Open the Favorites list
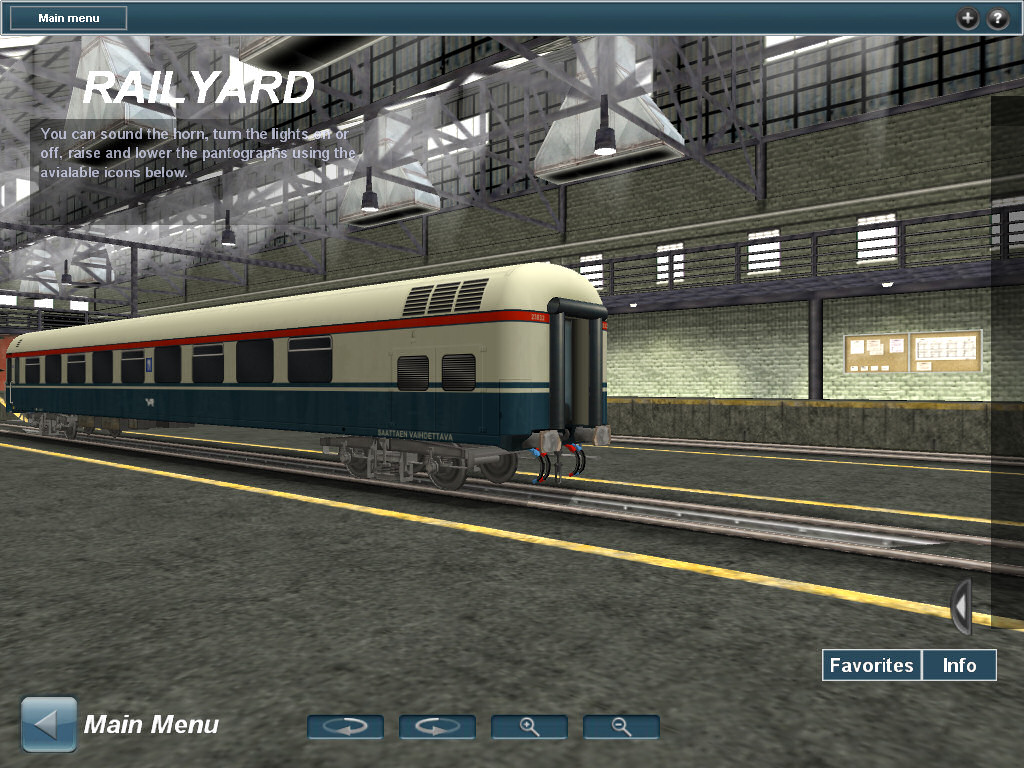 (871, 665)
